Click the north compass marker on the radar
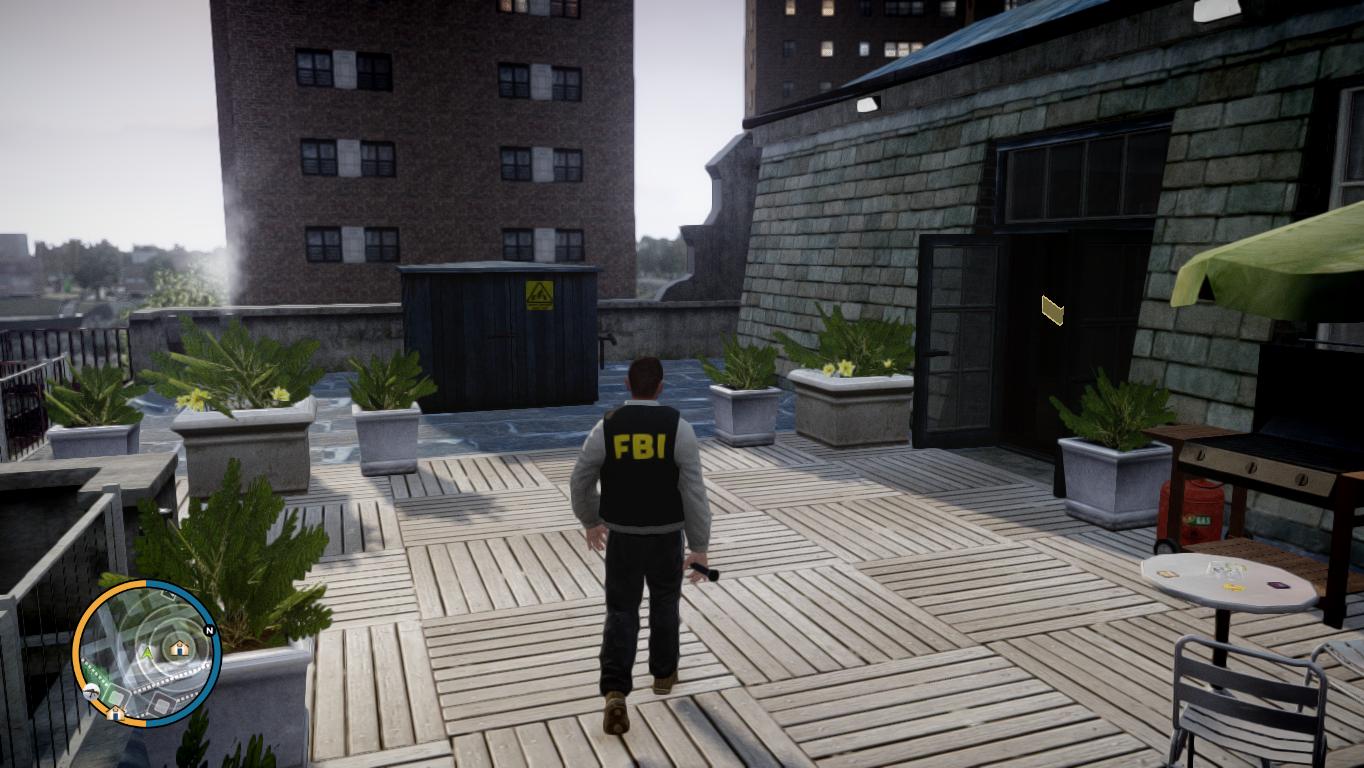 (209, 630)
